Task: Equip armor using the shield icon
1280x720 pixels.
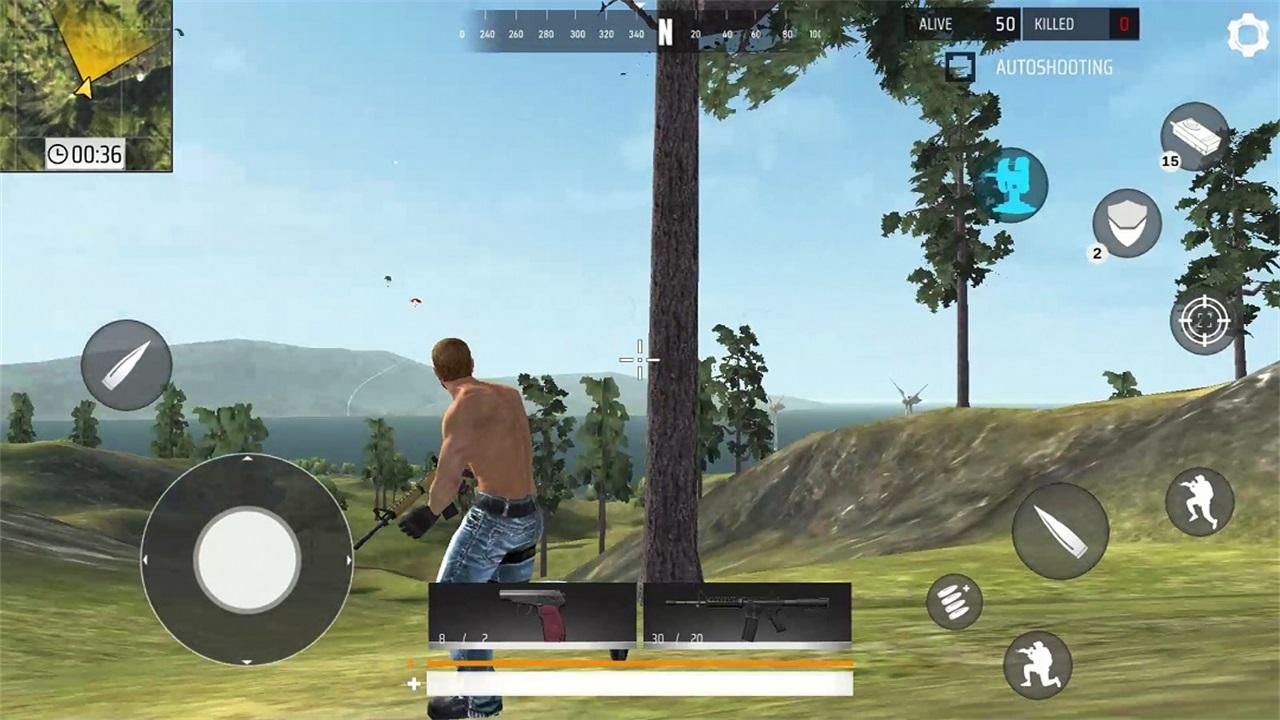Action: [x=1125, y=222]
